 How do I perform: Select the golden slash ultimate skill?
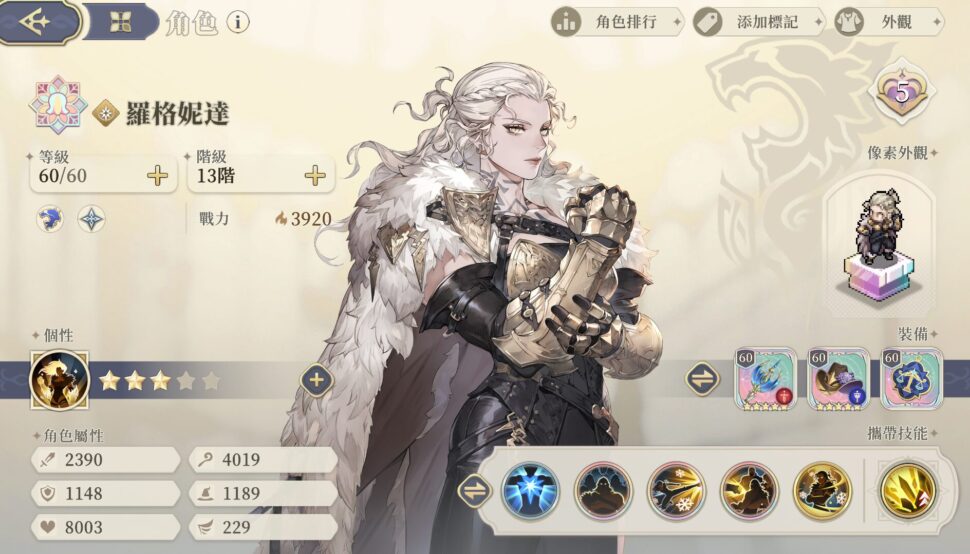(908, 491)
